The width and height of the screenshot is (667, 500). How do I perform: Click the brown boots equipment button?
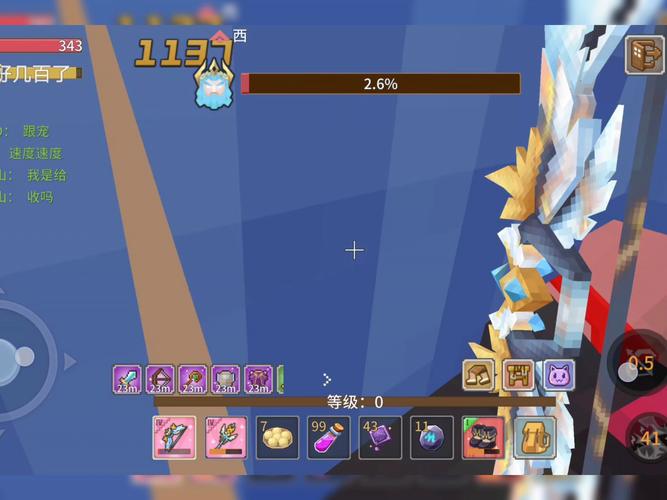pyautogui.click(x=478, y=376)
